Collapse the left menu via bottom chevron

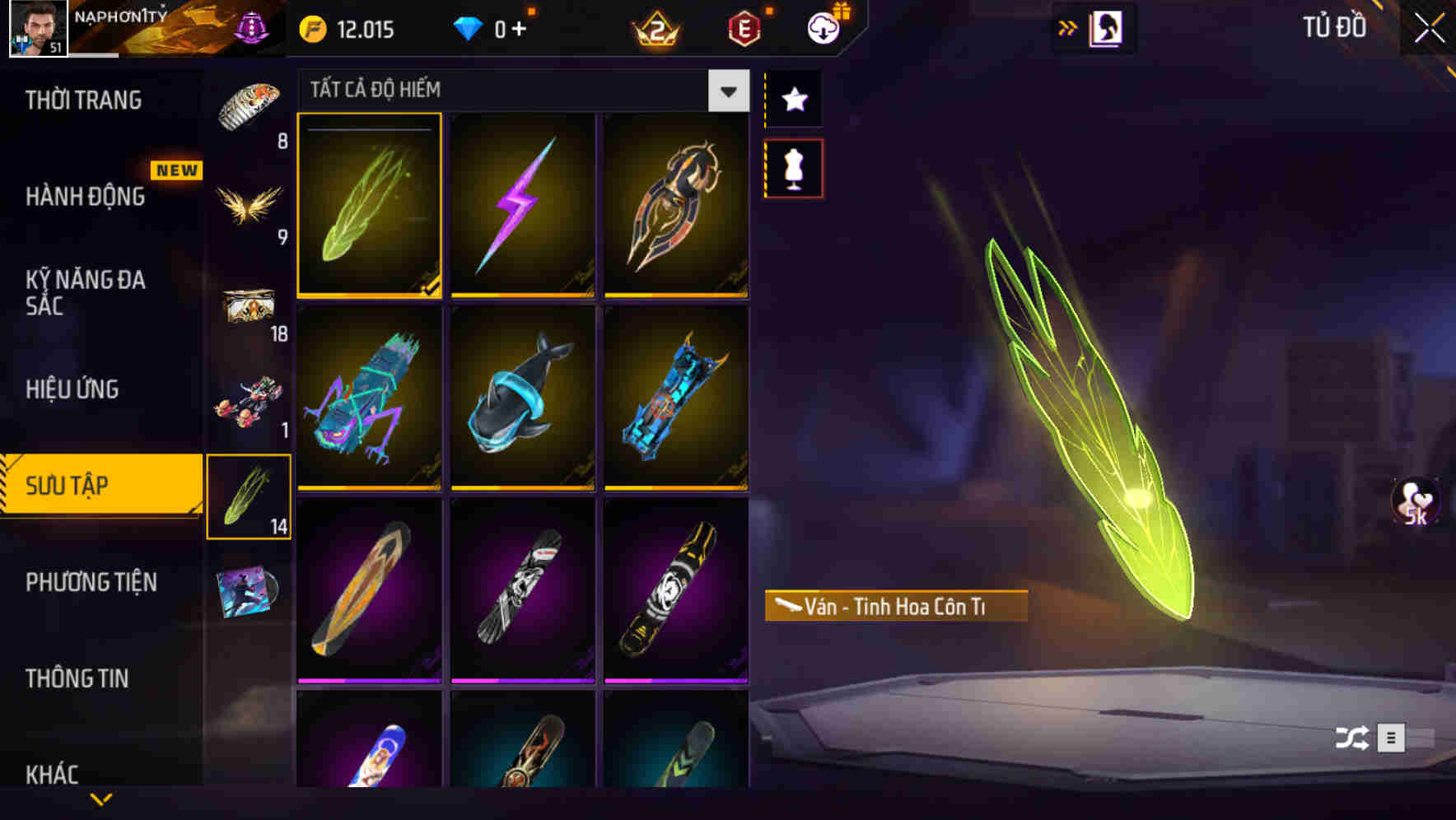100,800
